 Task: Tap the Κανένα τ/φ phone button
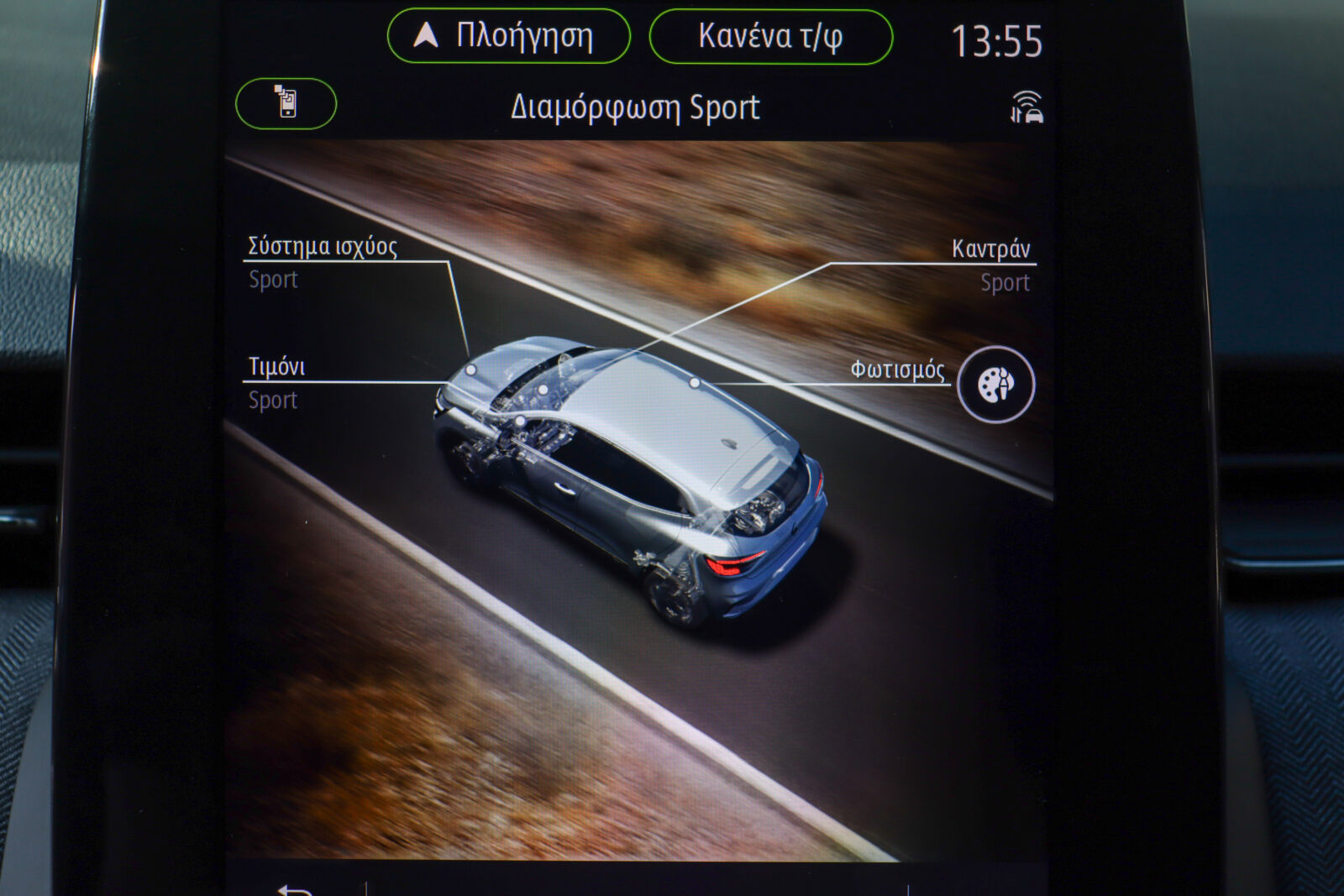coord(770,37)
